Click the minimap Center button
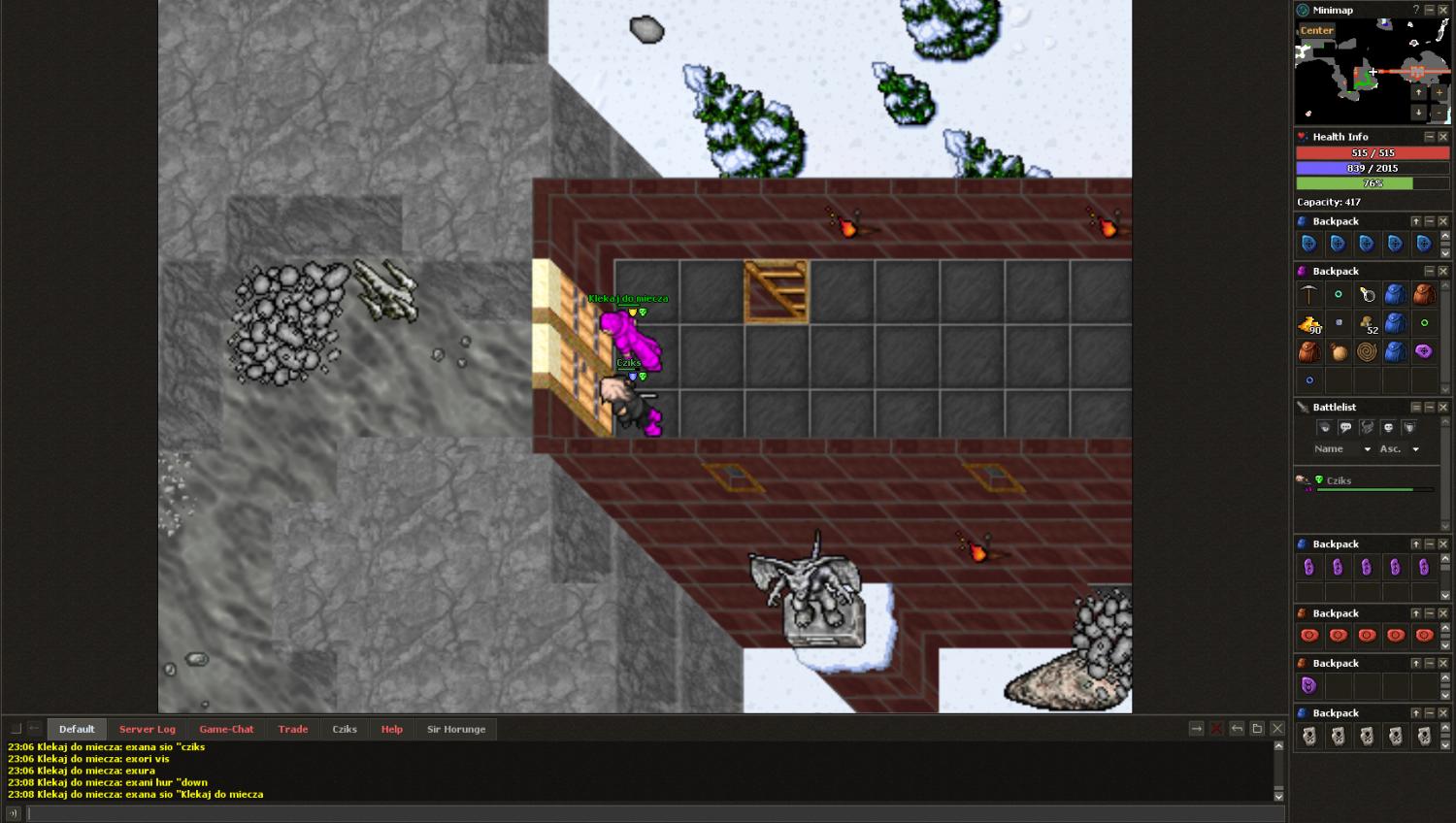Screen dimensions: 1456x823 1316,31
